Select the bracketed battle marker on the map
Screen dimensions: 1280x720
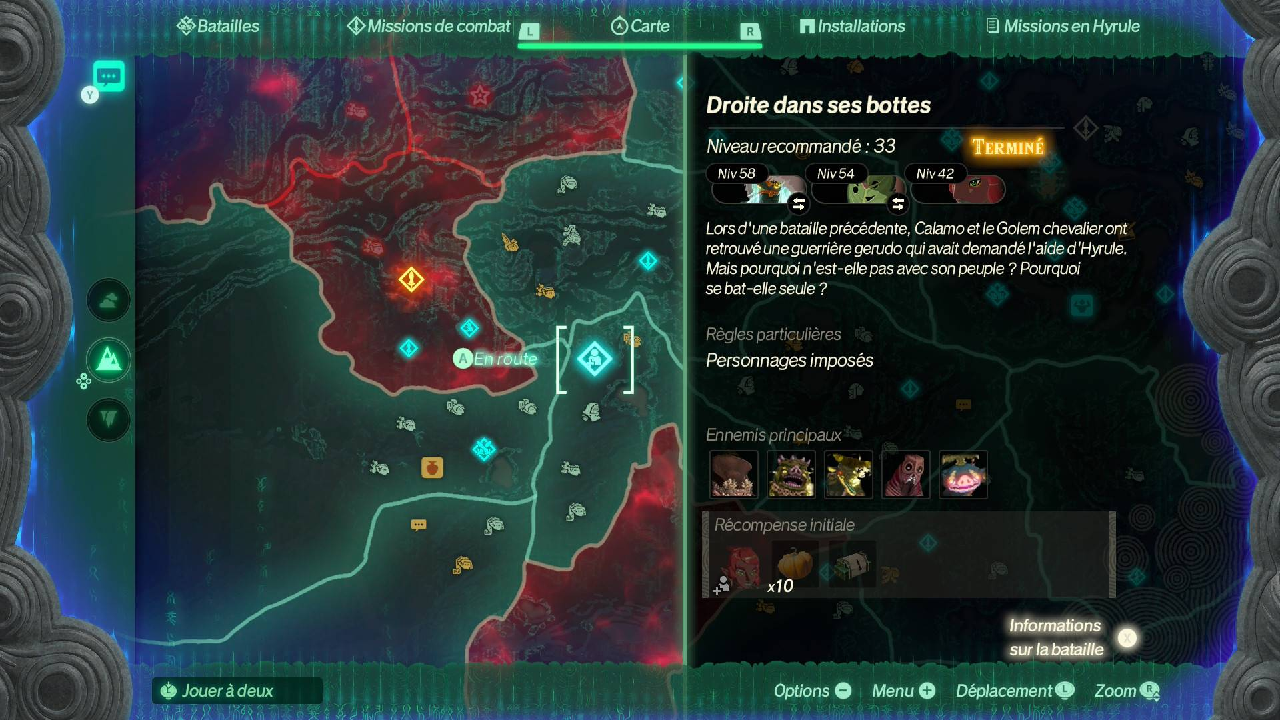point(595,358)
